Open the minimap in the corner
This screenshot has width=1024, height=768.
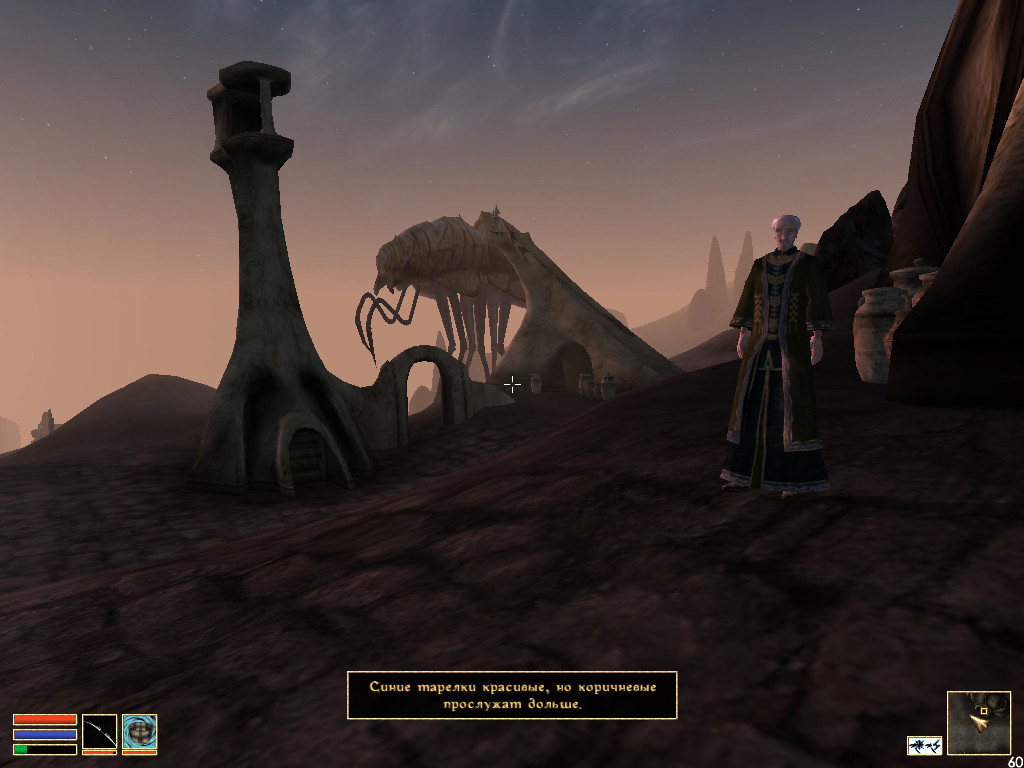978,722
